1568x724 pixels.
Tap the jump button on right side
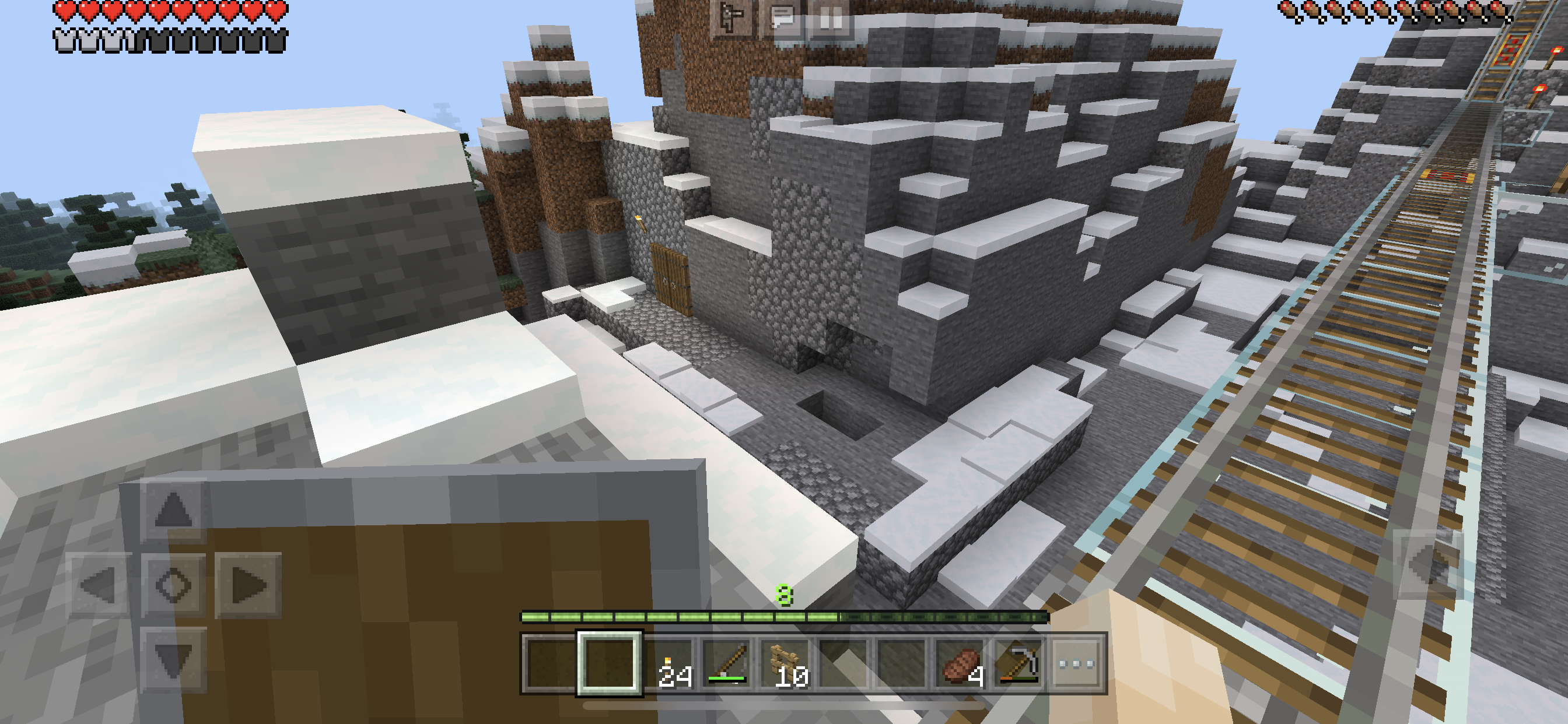click(x=1427, y=563)
